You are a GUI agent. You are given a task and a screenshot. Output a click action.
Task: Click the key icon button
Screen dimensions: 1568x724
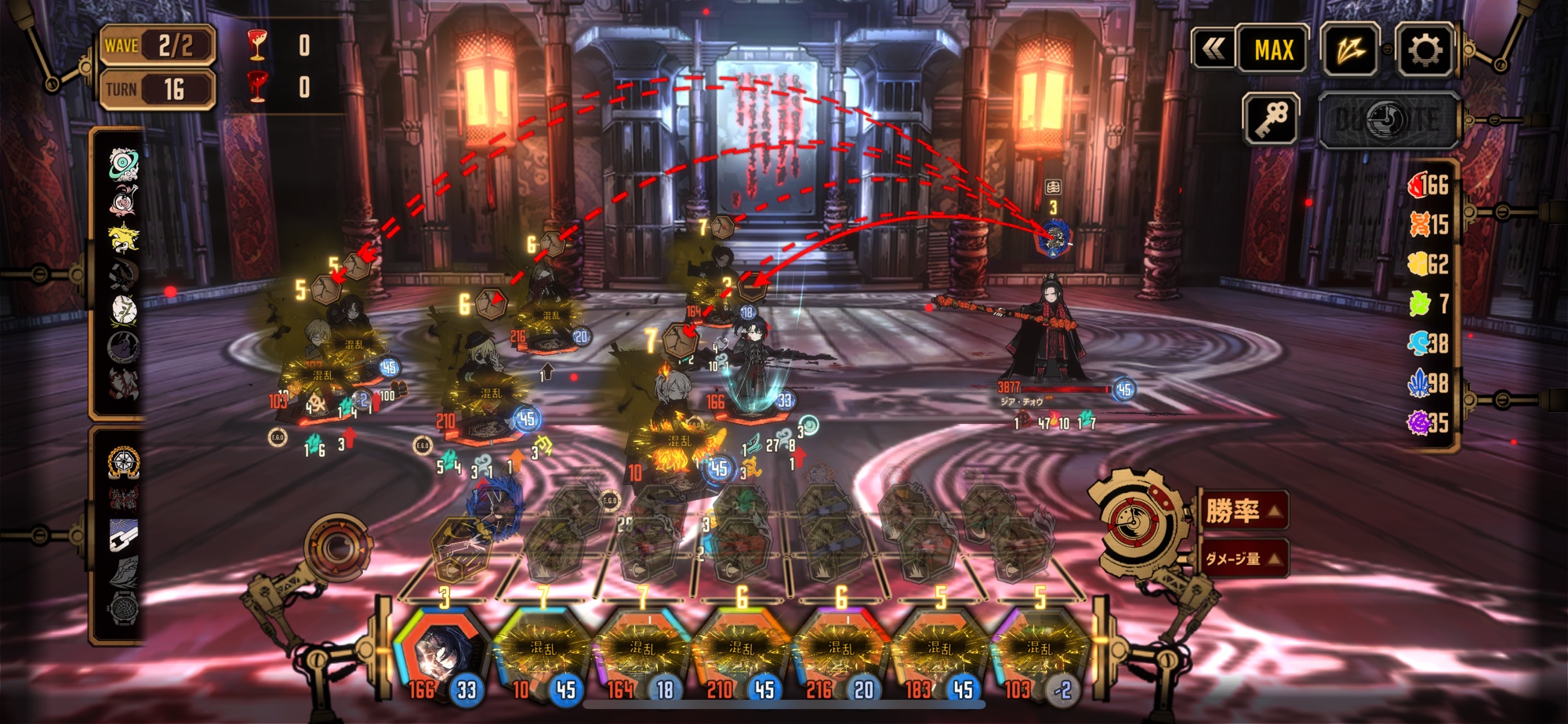pos(1271,119)
